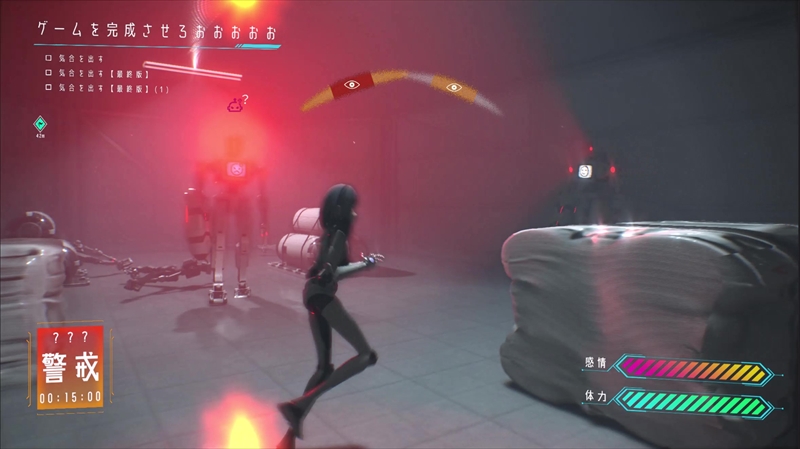This screenshot has width=800, height=449.
Task: Check the 気合を出す【最終版】(1) objective
Action: [x=48, y=88]
